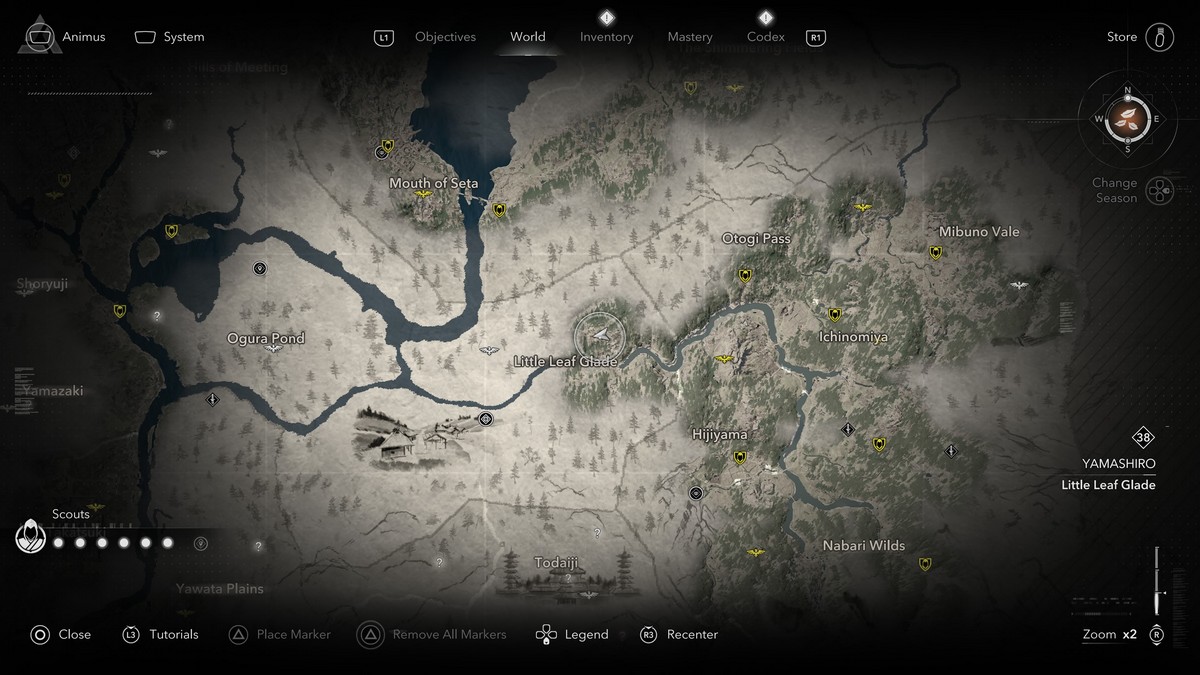Choose the Change Season option

click(x=1115, y=190)
